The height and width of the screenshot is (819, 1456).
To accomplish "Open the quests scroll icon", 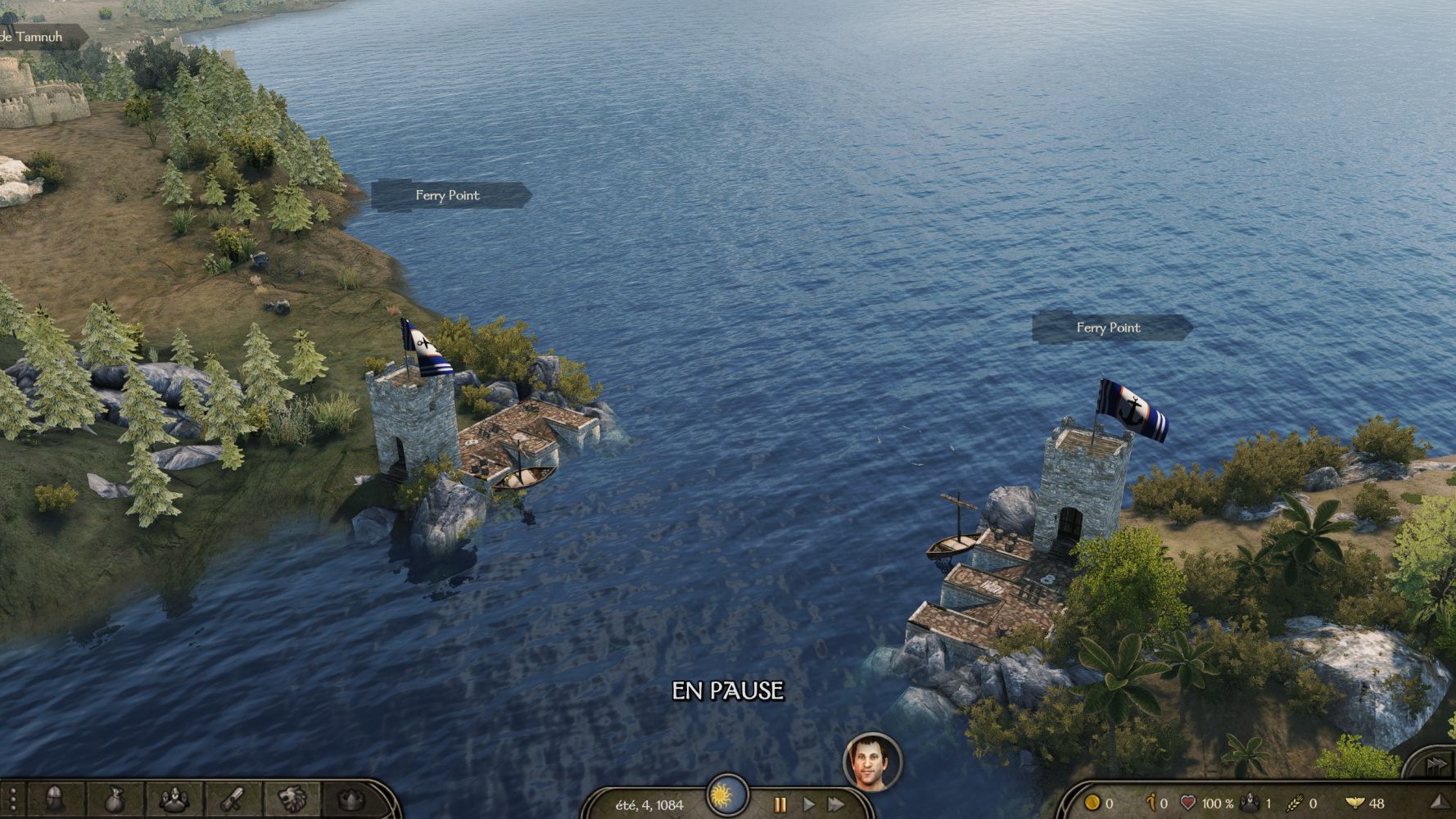I will 233,799.
